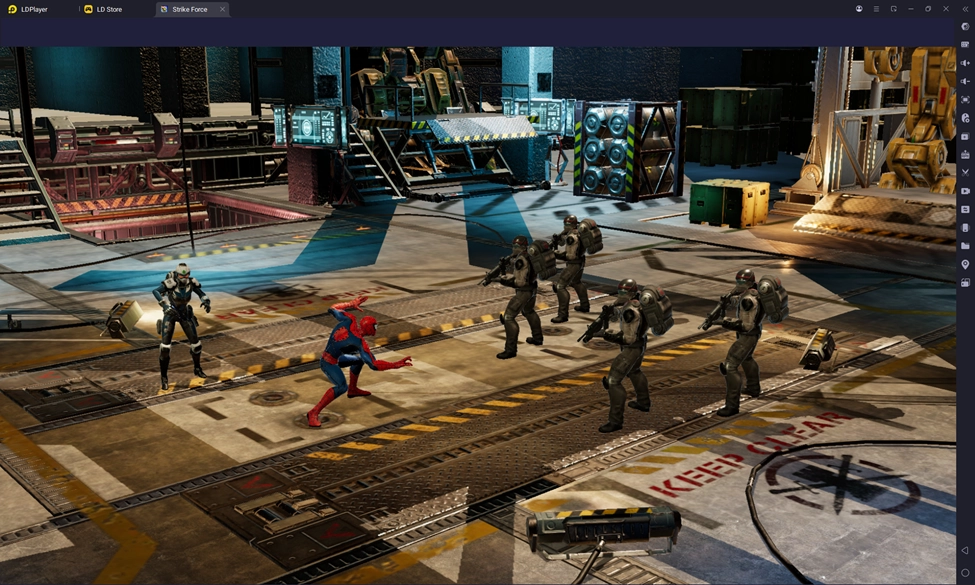The image size is (975, 585).
Task: Switch to the LD Store tab
Action: tap(108, 9)
